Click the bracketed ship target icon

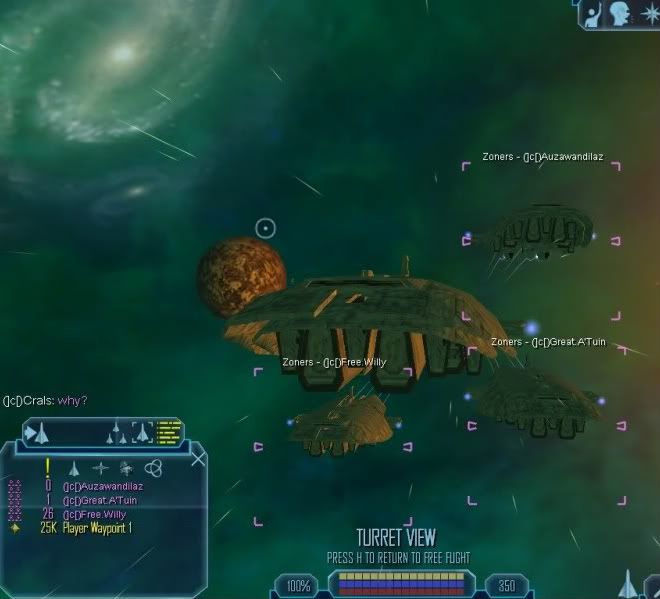[142, 433]
